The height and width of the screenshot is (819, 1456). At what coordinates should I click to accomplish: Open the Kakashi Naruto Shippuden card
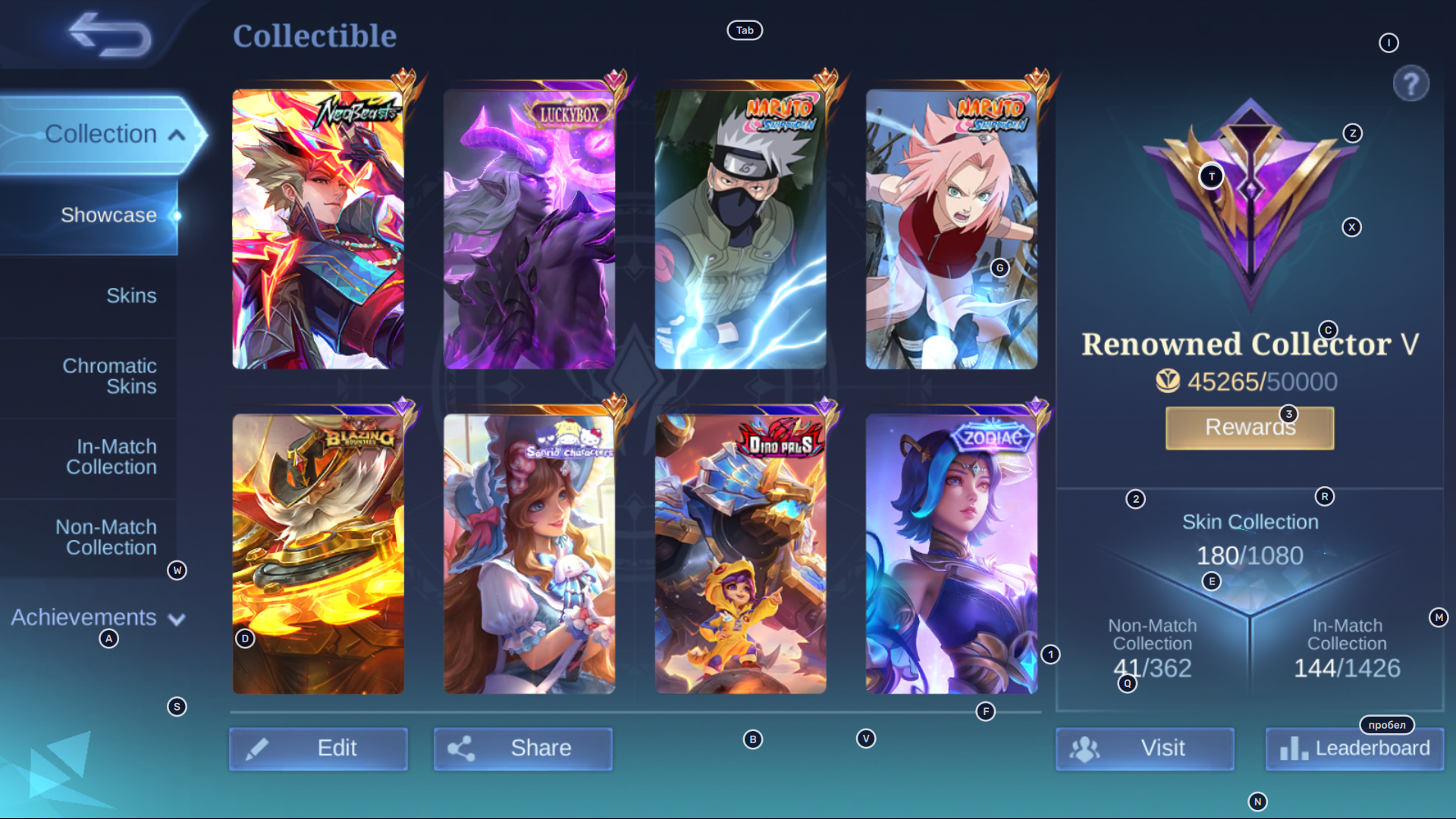point(740,227)
